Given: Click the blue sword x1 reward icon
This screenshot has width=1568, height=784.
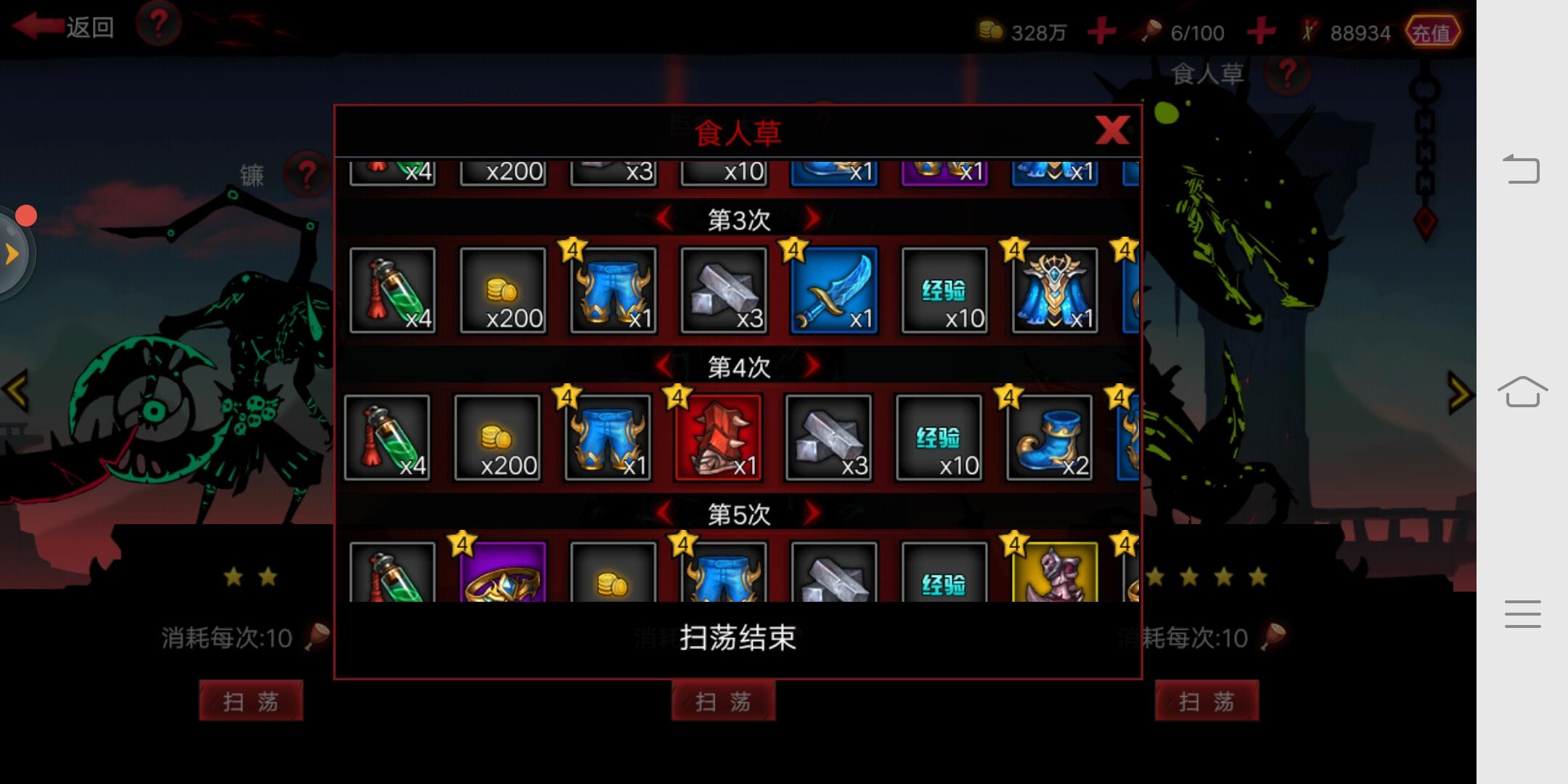Looking at the screenshot, I should 833,290.
